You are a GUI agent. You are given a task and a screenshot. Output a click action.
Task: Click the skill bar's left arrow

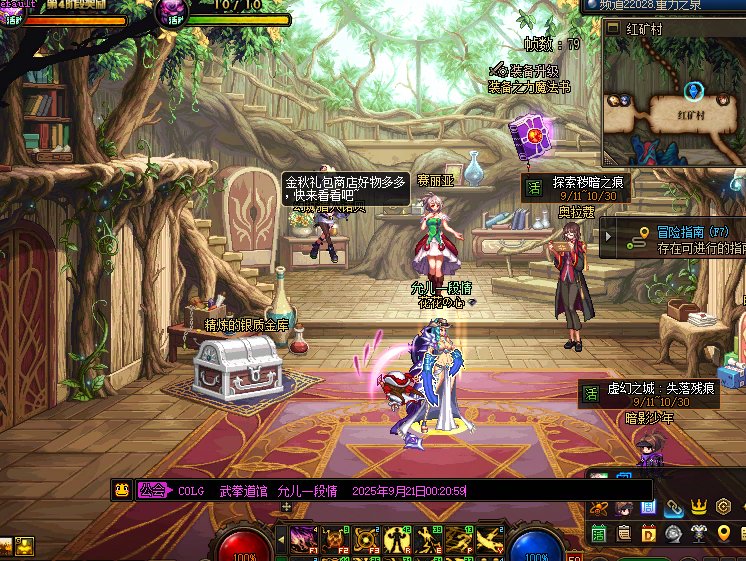(x=281, y=538)
